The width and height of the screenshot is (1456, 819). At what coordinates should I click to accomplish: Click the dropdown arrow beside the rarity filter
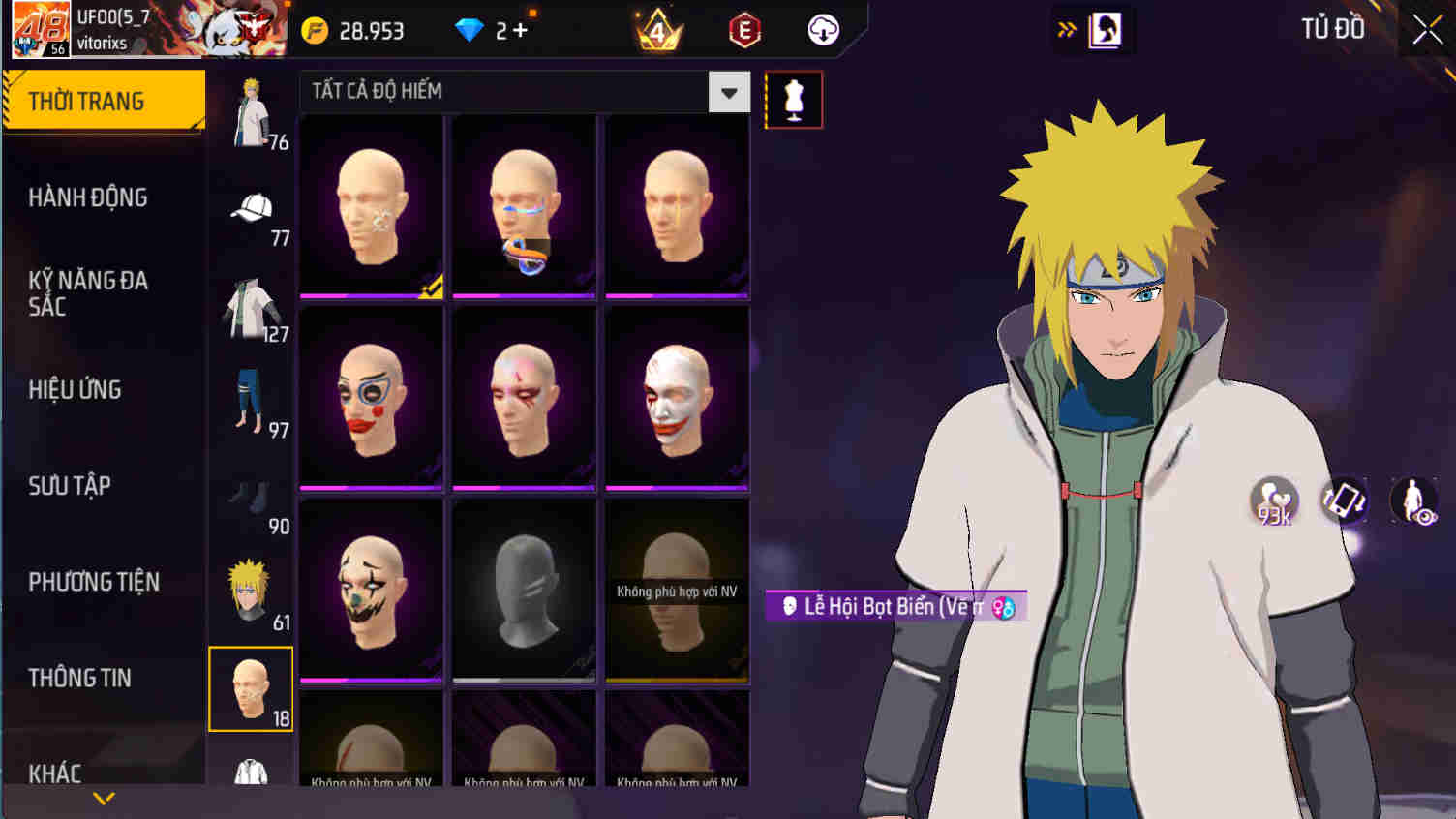pos(730,91)
